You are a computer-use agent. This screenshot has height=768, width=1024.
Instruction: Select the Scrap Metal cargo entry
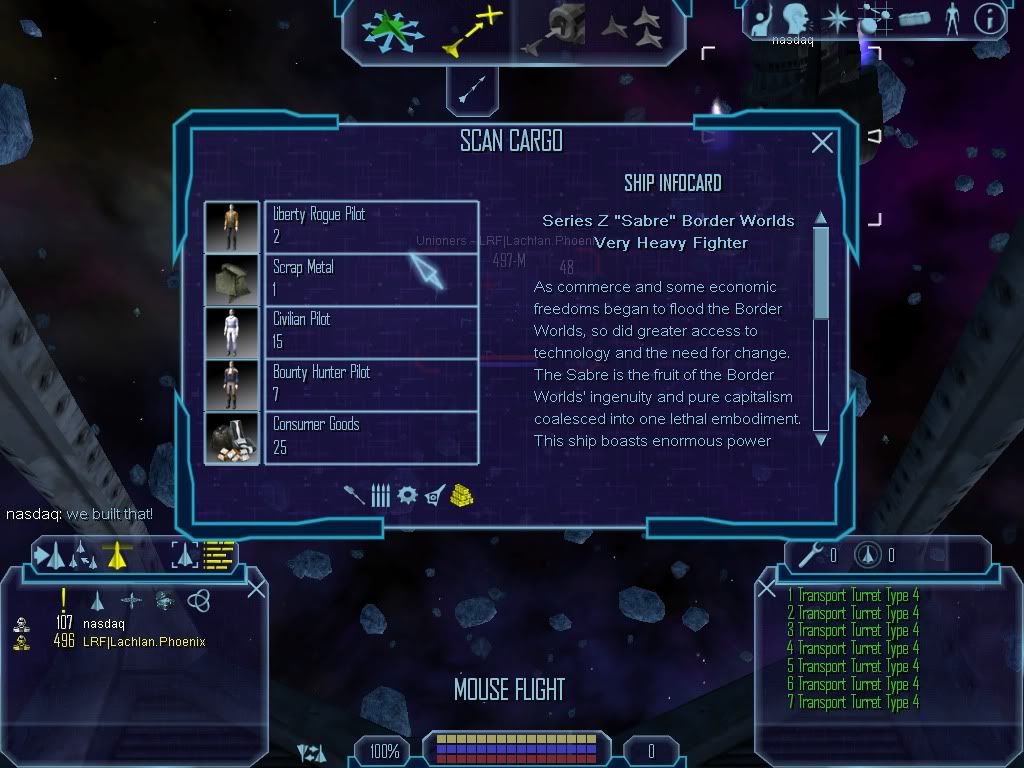click(x=370, y=279)
